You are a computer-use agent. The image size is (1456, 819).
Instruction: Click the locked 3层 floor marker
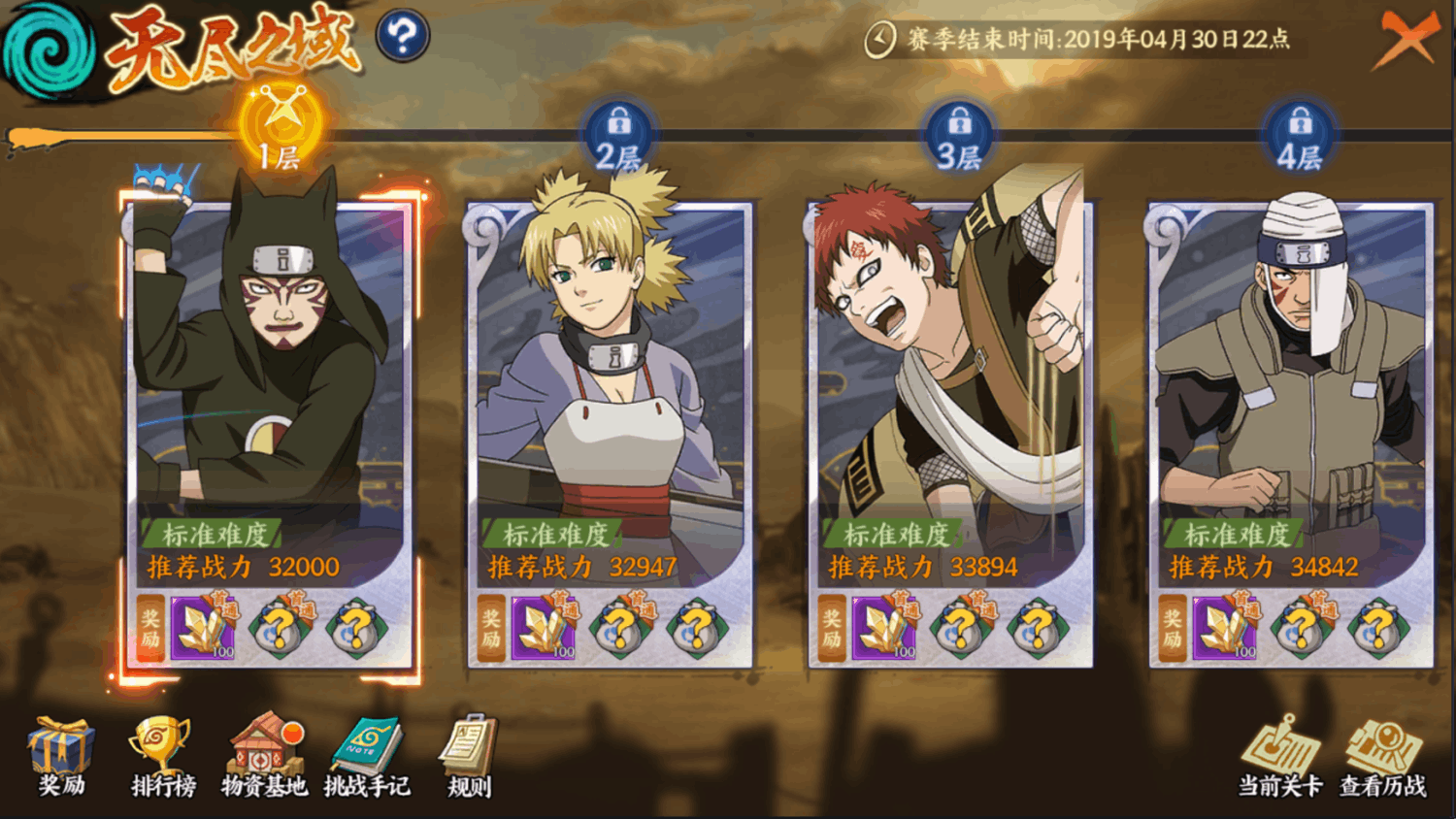(x=959, y=136)
